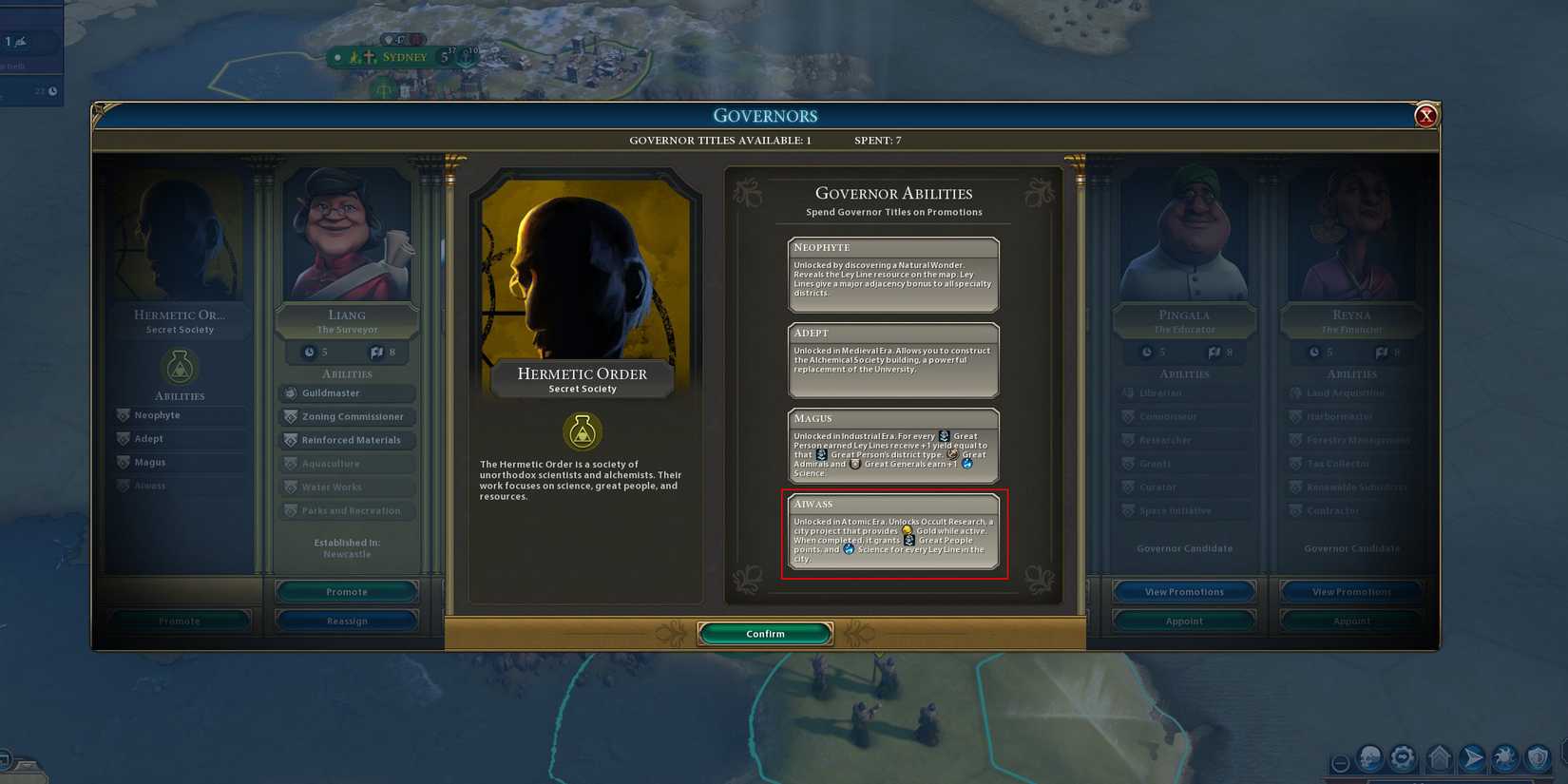Image resolution: width=1568 pixels, height=784 pixels.
Task: Click Reyna's Land Acquisition ability icon
Action: (x=1295, y=392)
